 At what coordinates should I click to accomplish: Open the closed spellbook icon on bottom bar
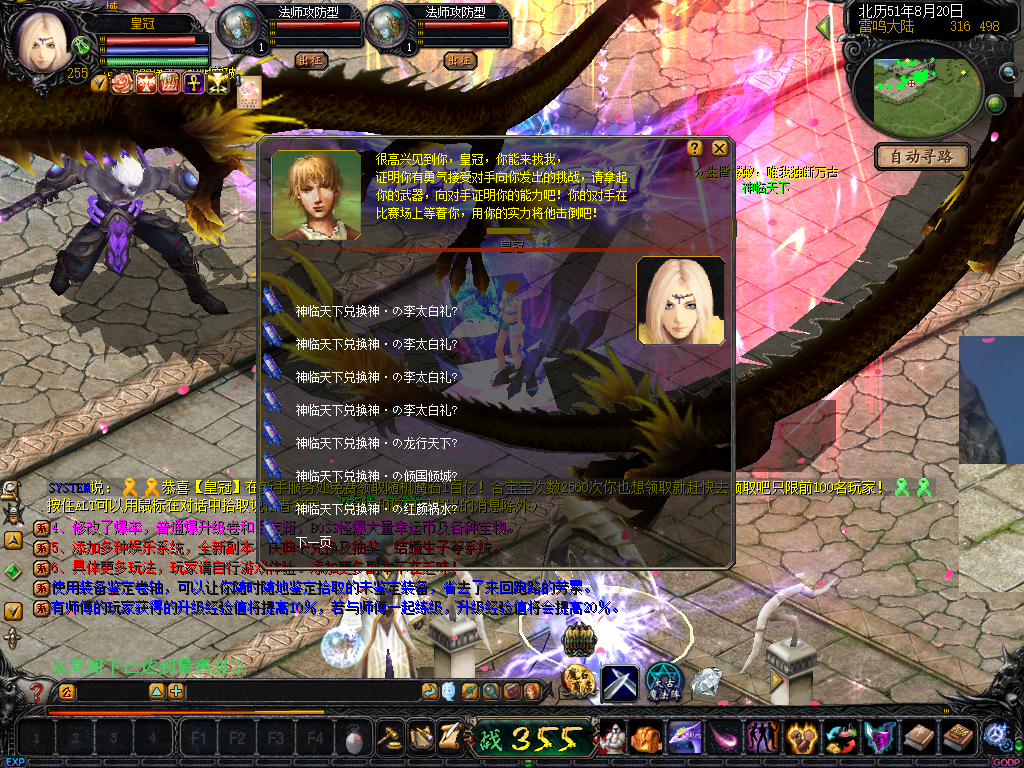918,738
